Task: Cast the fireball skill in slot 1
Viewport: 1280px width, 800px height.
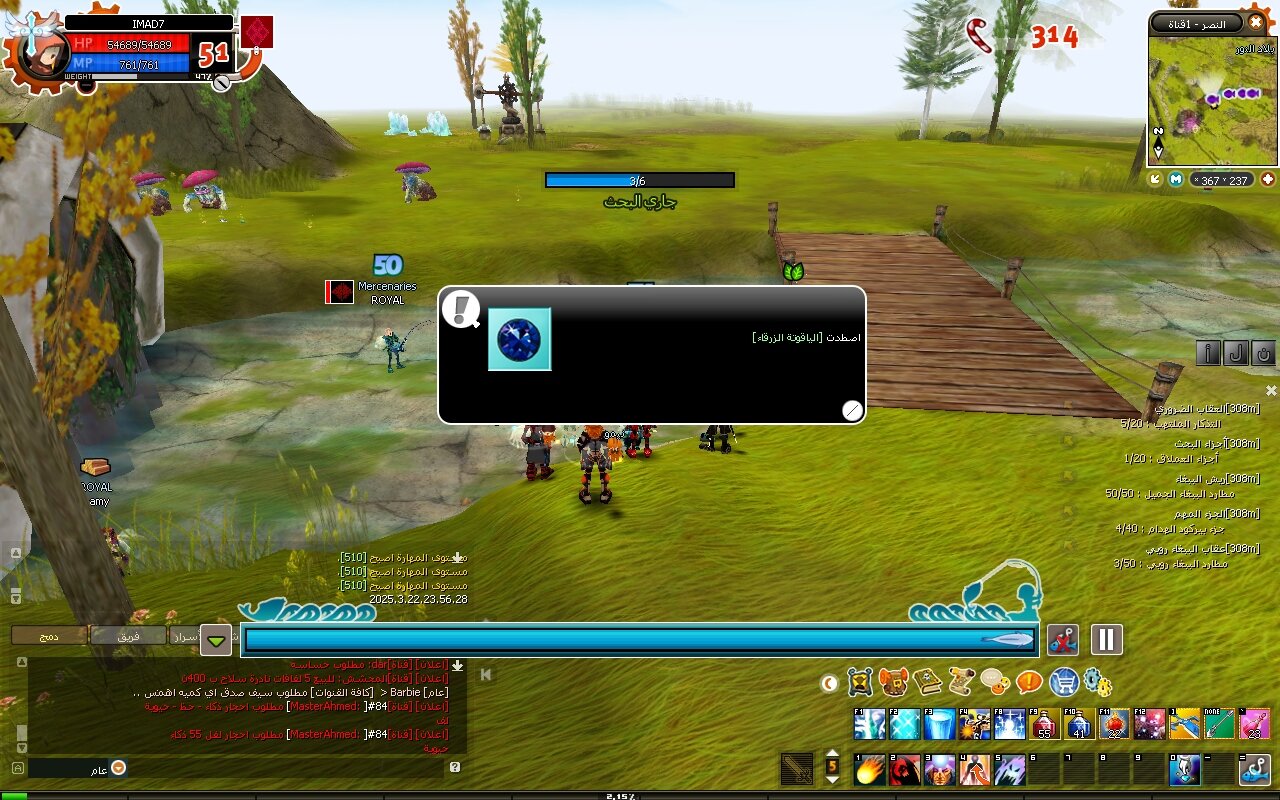Action: 870,769
